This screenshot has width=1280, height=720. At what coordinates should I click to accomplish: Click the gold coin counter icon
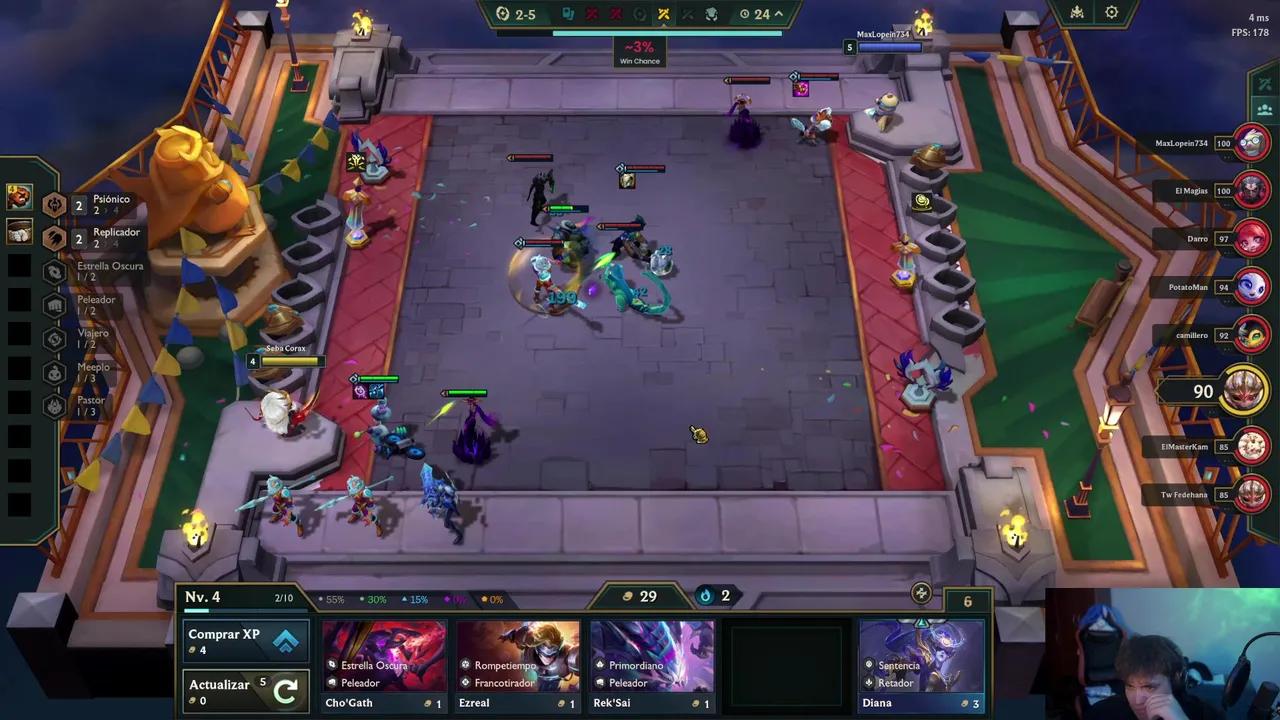(x=628, y=596)
